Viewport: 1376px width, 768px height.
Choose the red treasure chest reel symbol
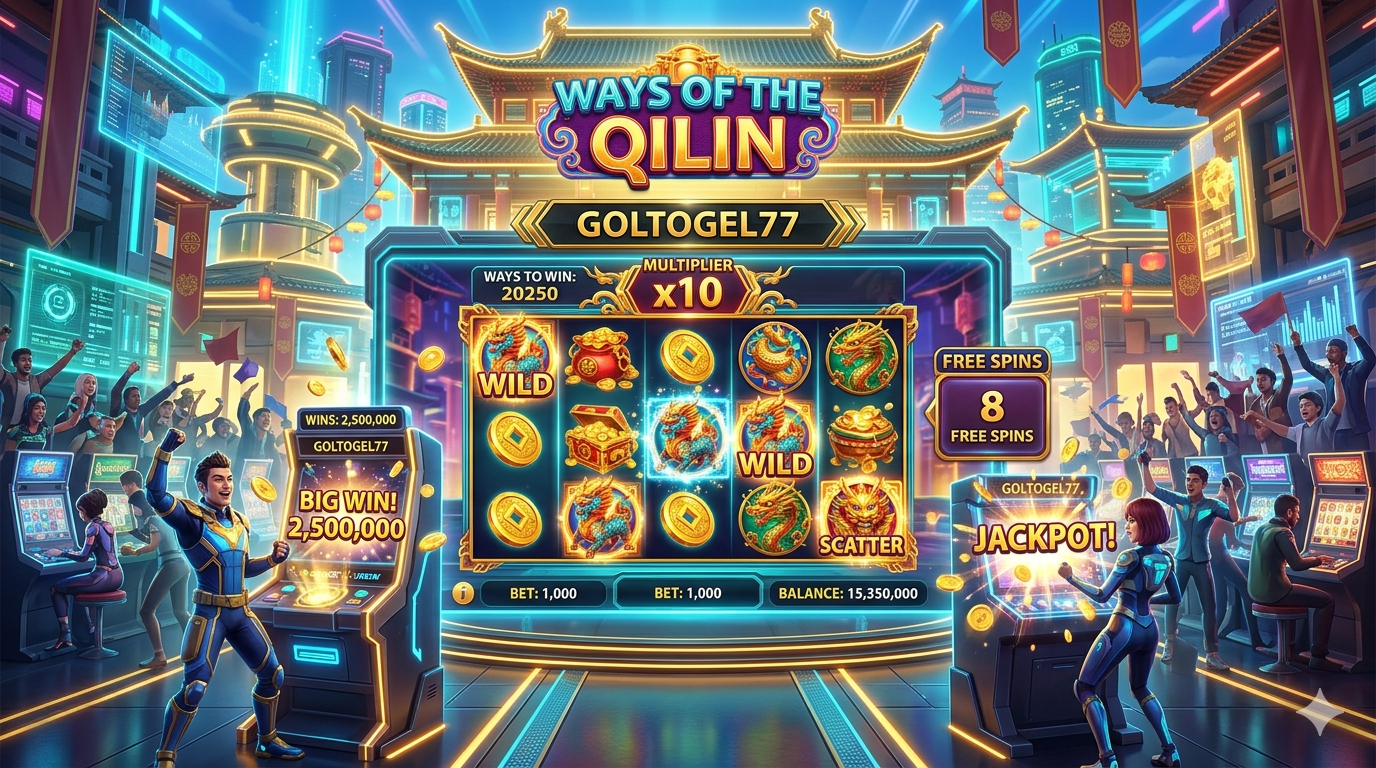[x=601, y=438]
